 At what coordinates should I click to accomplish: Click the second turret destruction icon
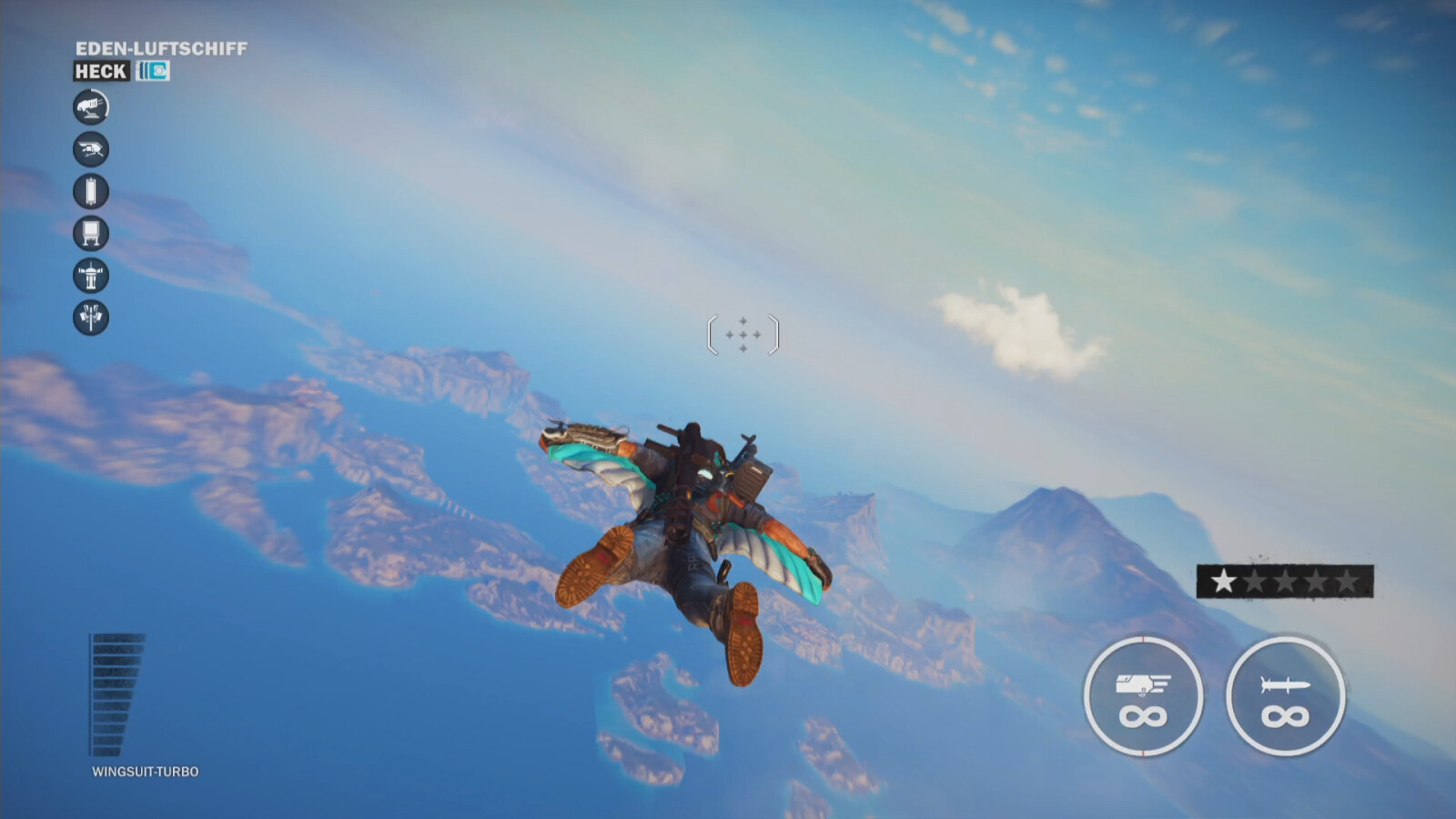click(x=90, y=148)
